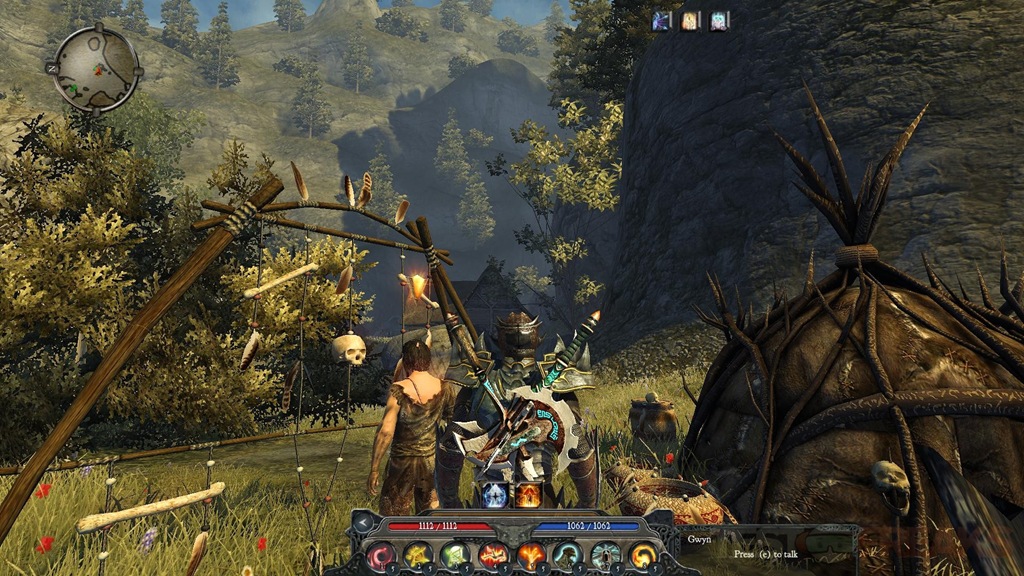This screenshot has height=576, width=1024.
Task: Cast the orange fire burst skill
Action: [x=529, y=554]
